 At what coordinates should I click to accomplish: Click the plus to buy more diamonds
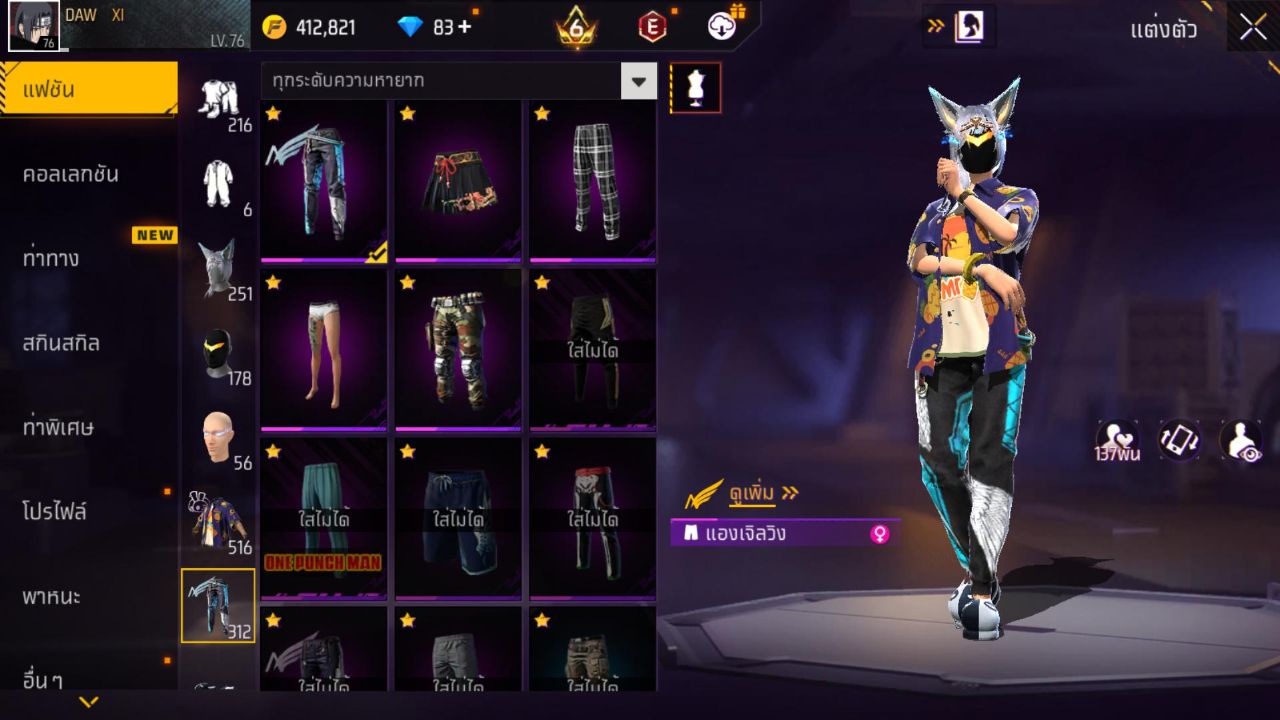tap(465, 27)
